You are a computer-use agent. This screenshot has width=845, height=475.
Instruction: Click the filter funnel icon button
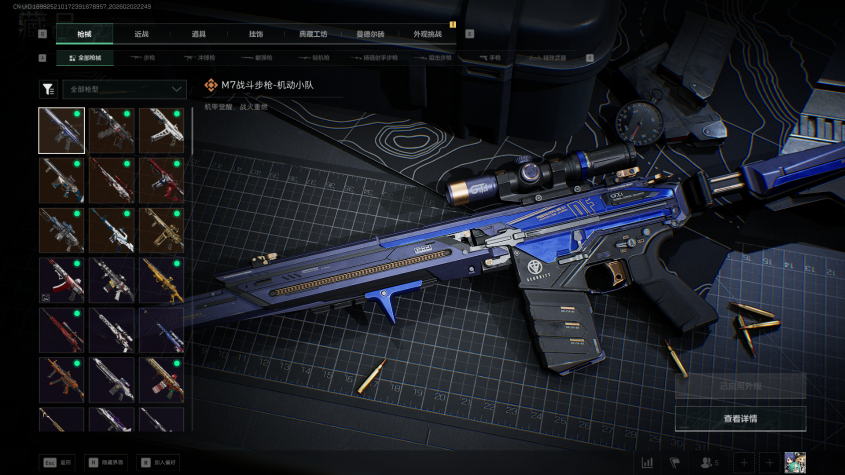[x=48, y=89]
